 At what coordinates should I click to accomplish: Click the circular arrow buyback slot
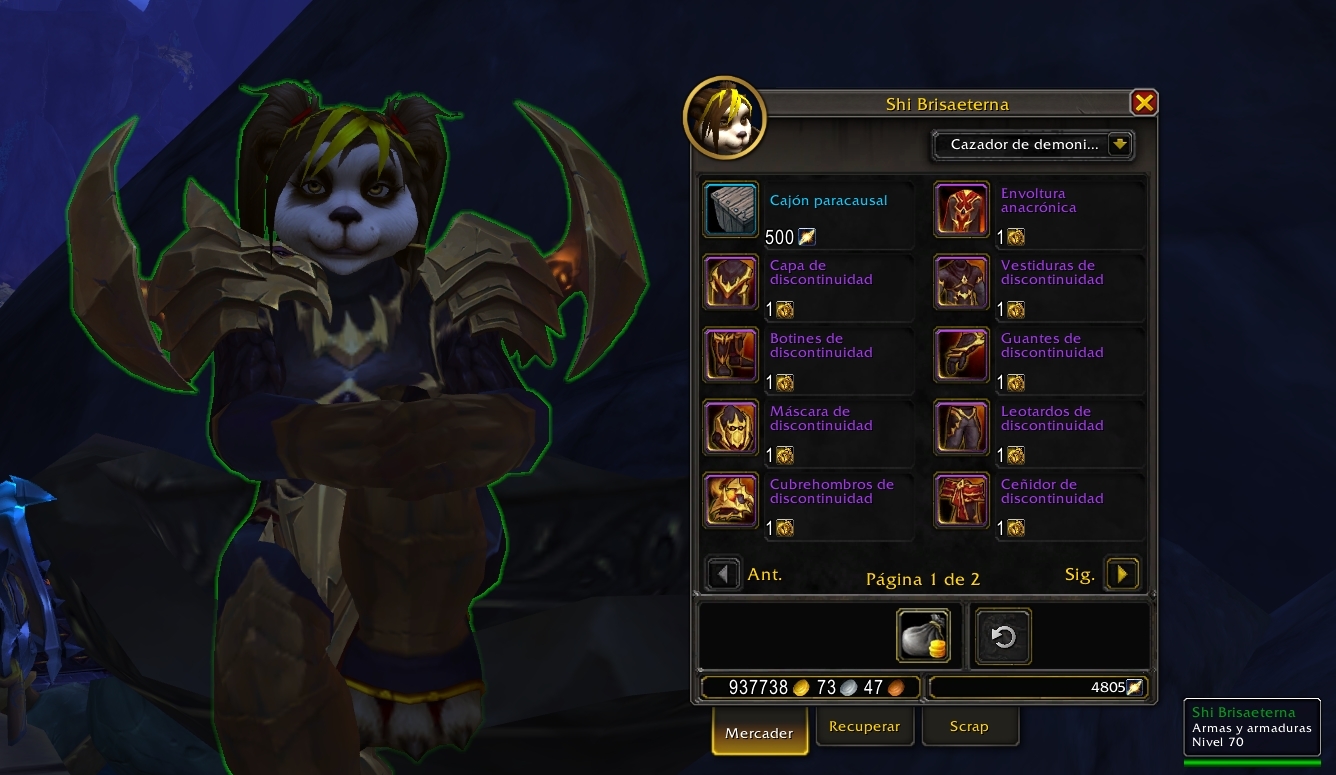point(1003,637)
